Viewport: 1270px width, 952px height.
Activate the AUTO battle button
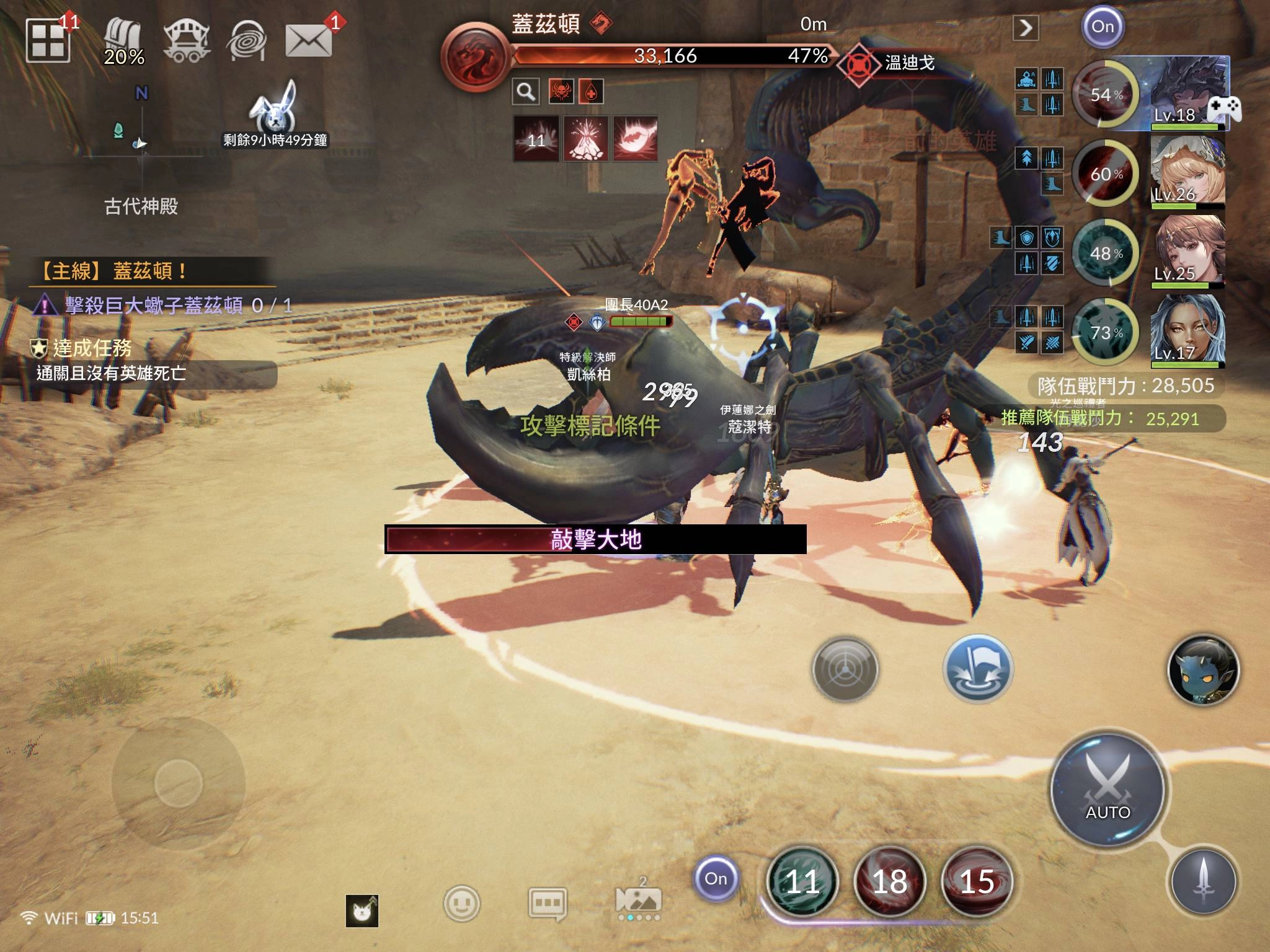pos(1108,790)
